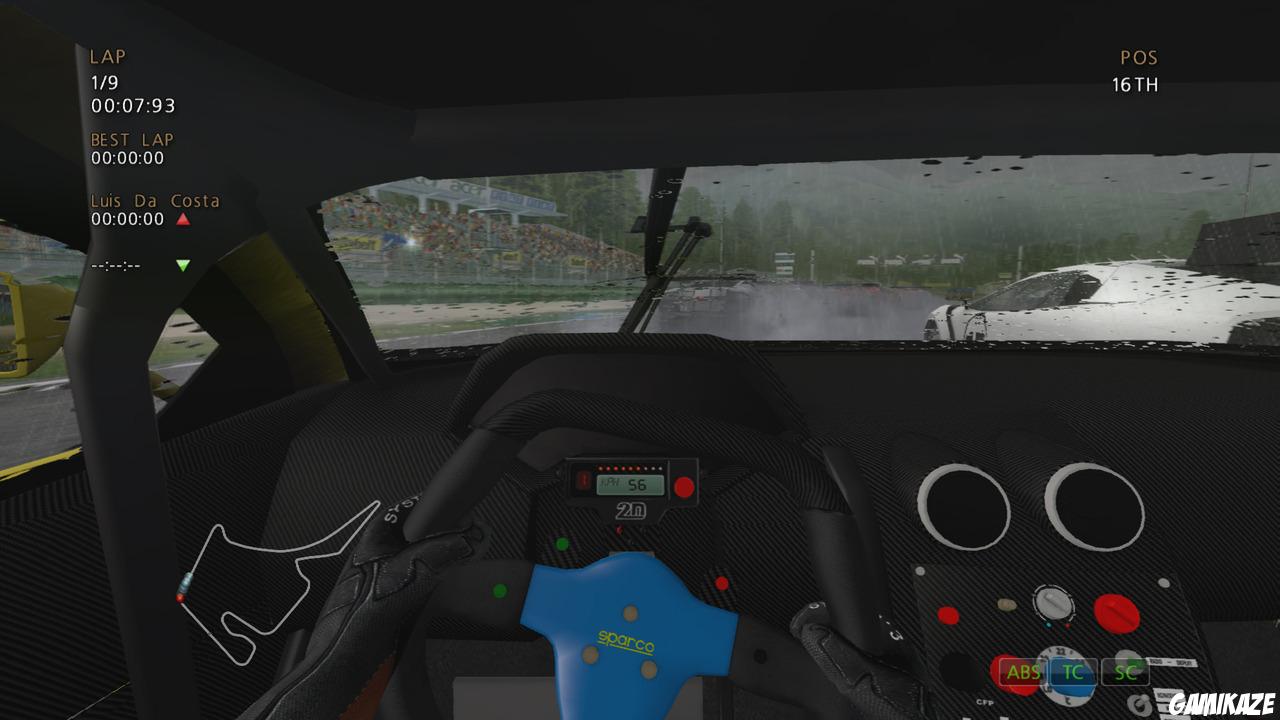The width and height of the screenshot is (1280, 720).
Task: Toggle the large red ignition knob
Action: 1114,614
